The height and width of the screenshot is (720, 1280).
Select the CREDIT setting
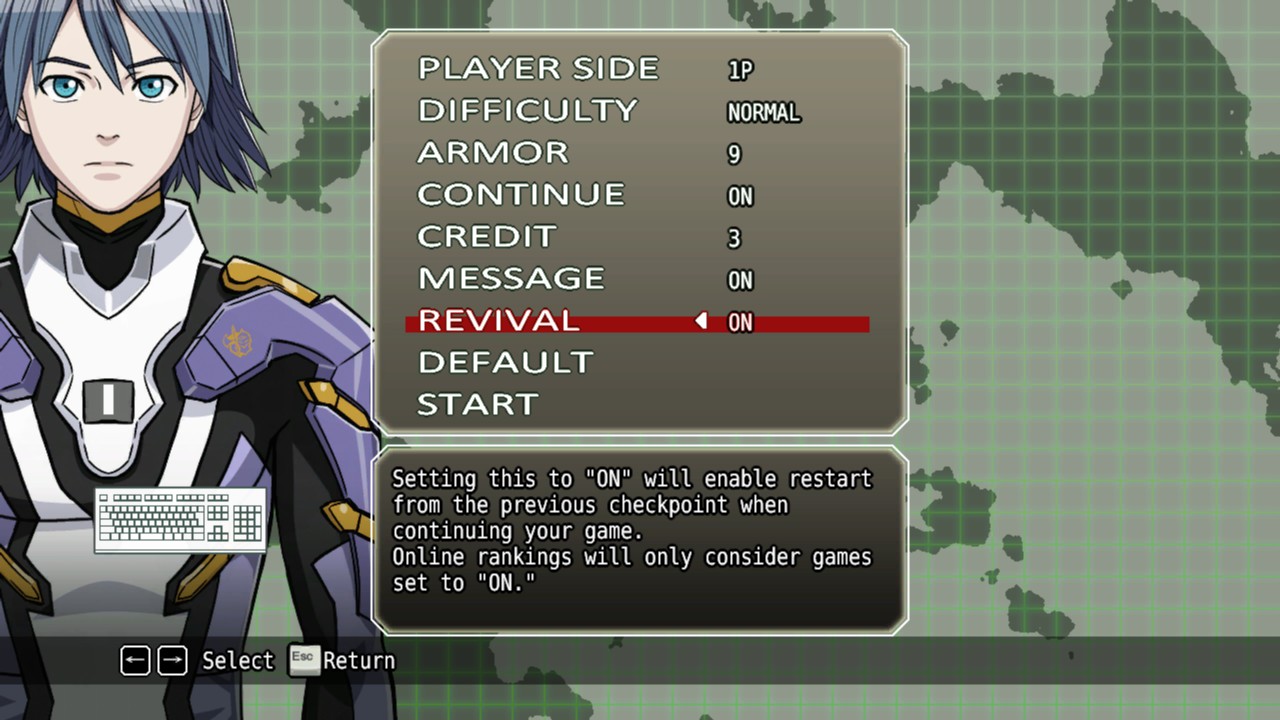pos(486,236)
